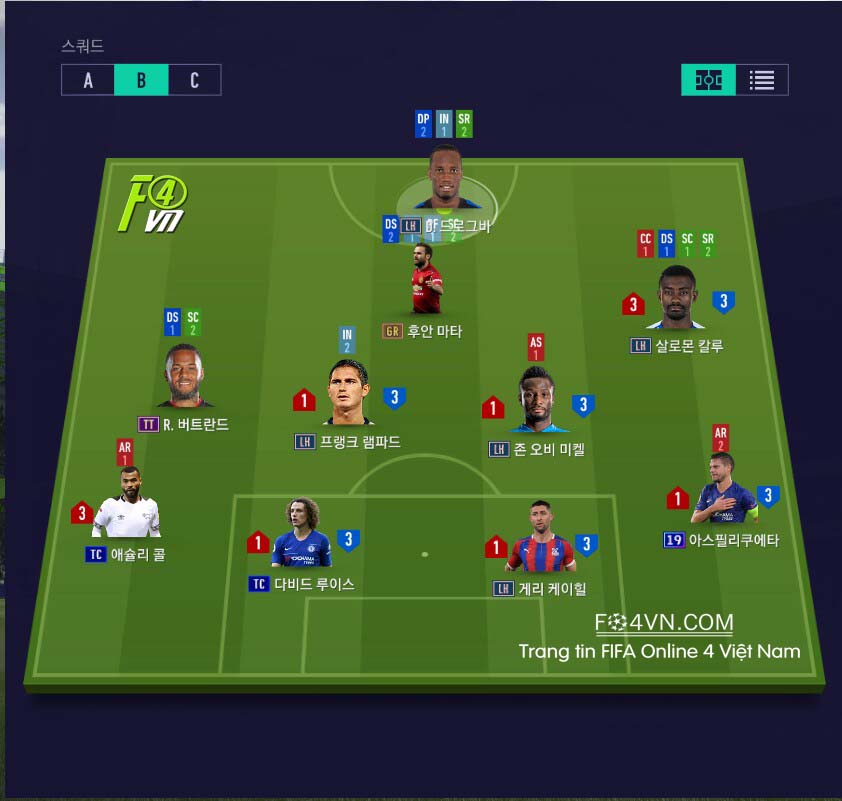The image size is (842, 801).
Task: Open the FO4VN.COM watermark link
Action: tap(664, 623)
